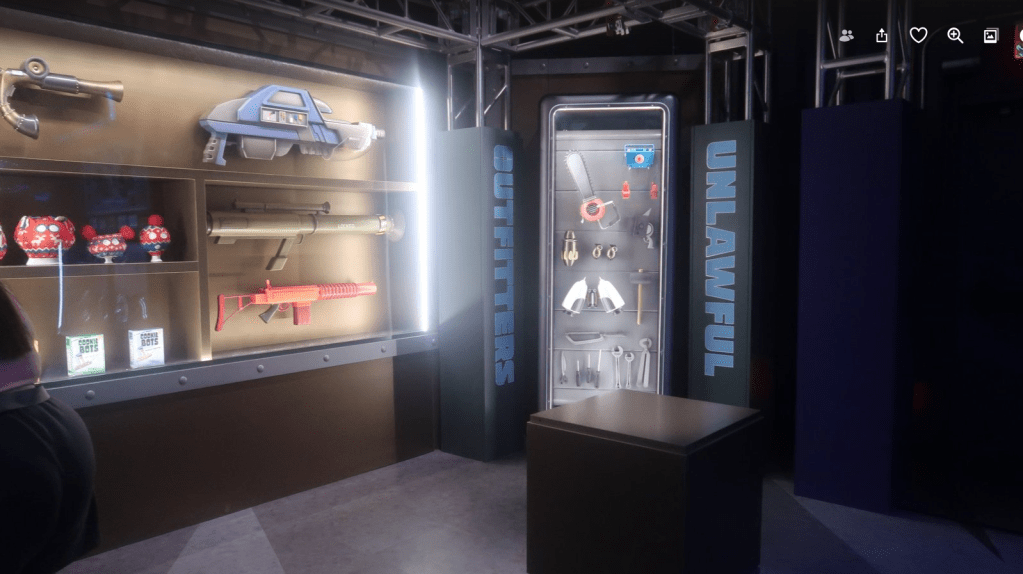This screenshot has width=1023, height=574.
Task: Activate the zoom-in magnifier icon
Action: click(x=955, y=36)
